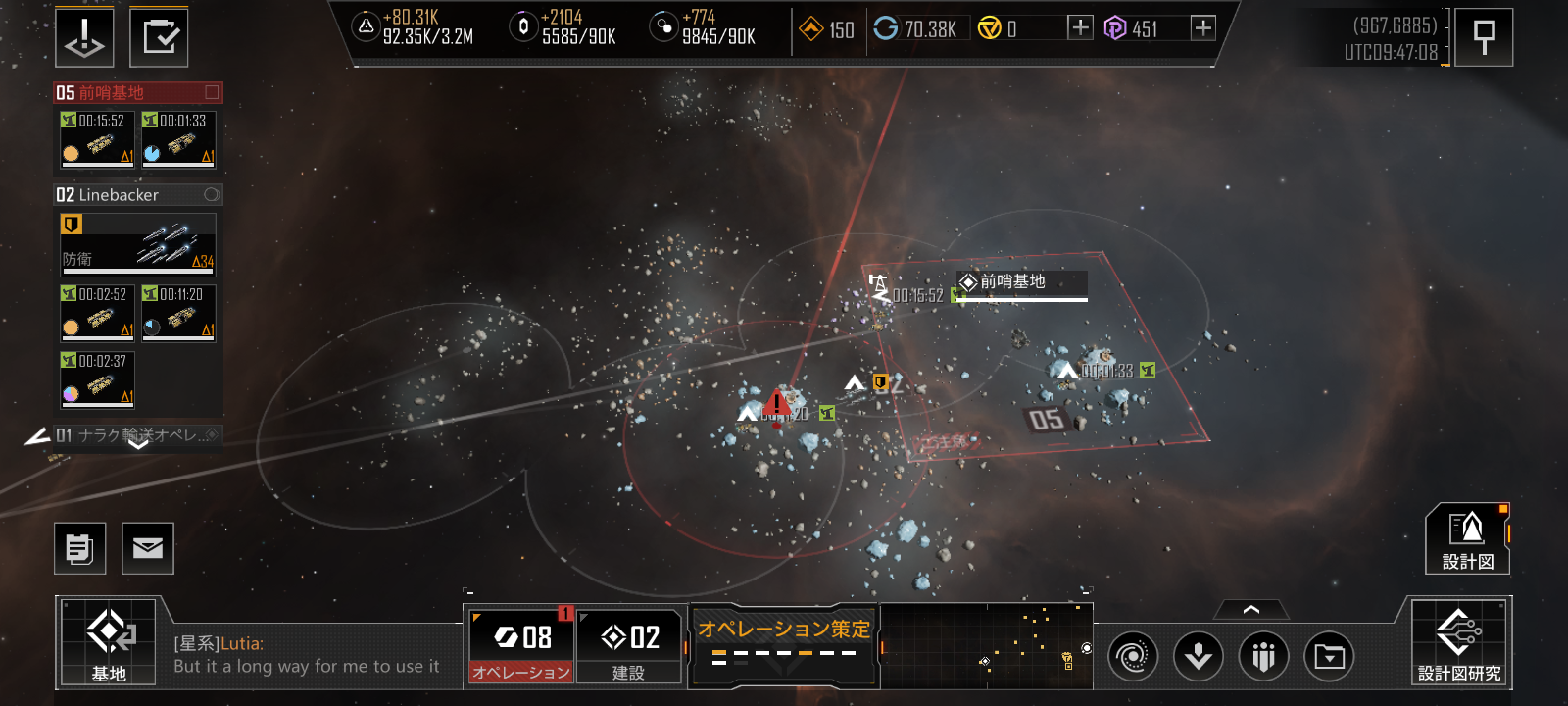1568x706 pixels.
Task: Select the 02 Linebacker fleet header
Action: 137,195
